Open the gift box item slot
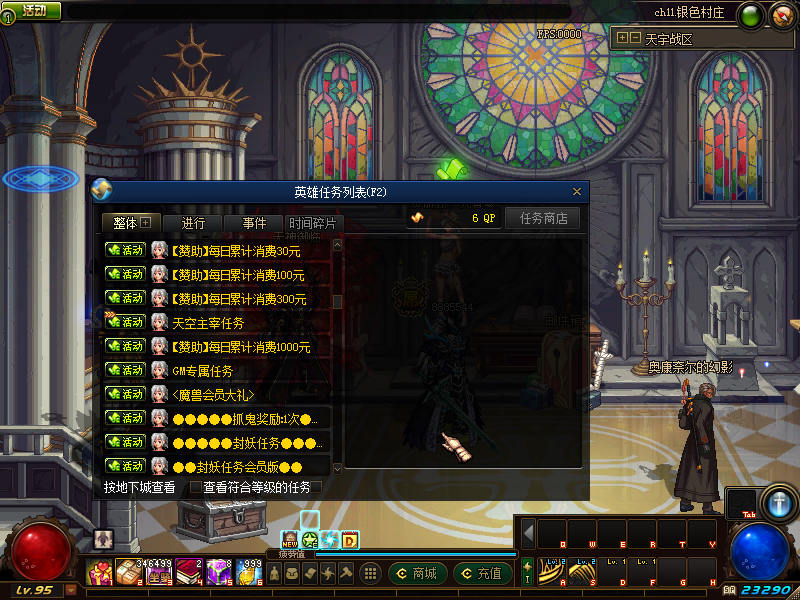 [x=100, y=574]
